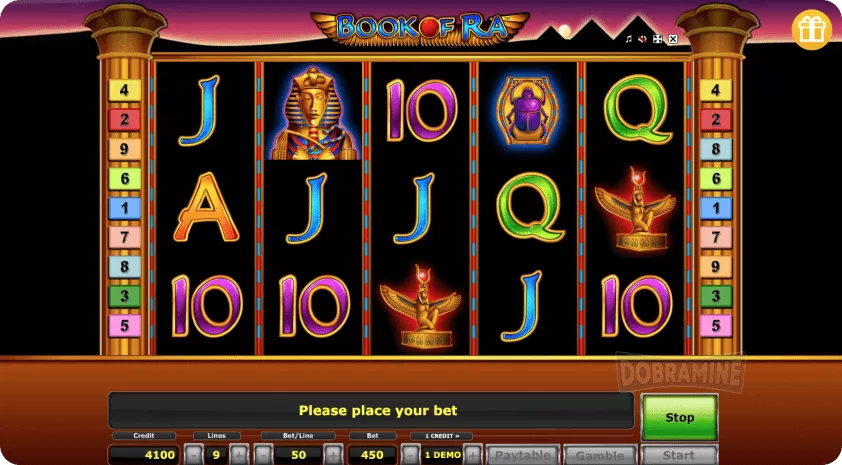Toggle the music note icon

(x=629, y=39)
